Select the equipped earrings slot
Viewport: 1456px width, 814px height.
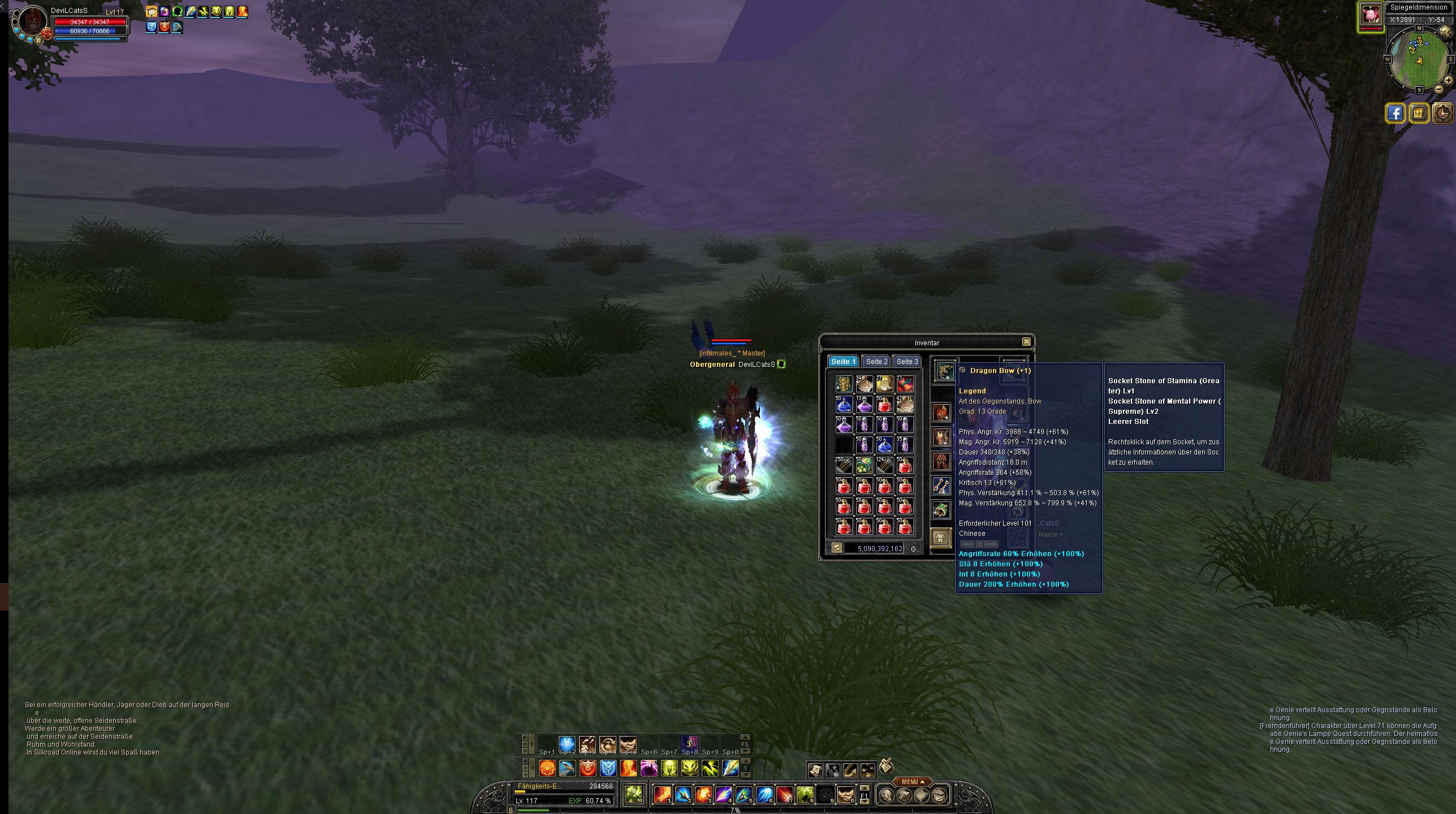coord(941,486)
